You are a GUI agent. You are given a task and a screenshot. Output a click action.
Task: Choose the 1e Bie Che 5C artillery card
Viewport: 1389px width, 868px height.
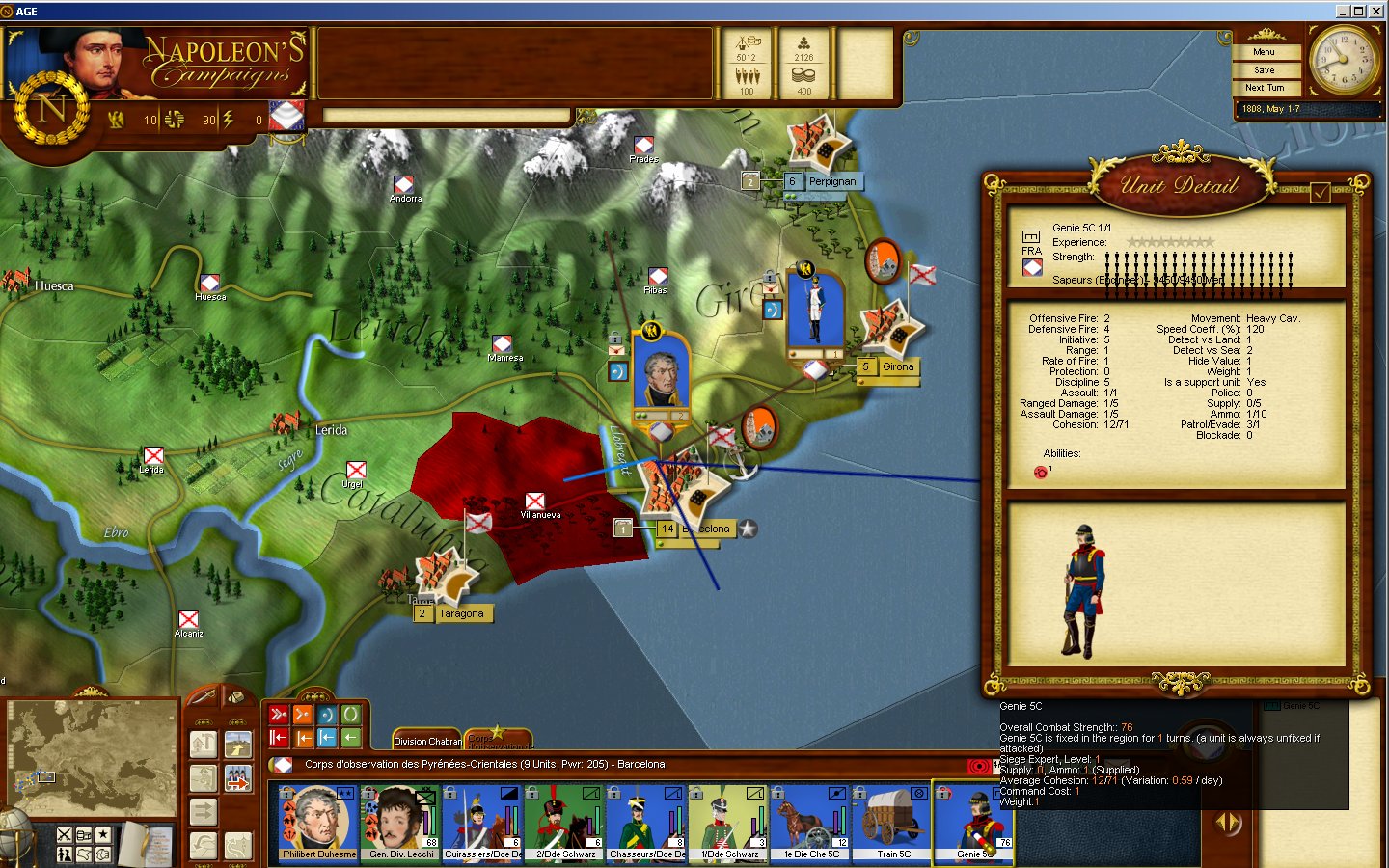(810, 822)
